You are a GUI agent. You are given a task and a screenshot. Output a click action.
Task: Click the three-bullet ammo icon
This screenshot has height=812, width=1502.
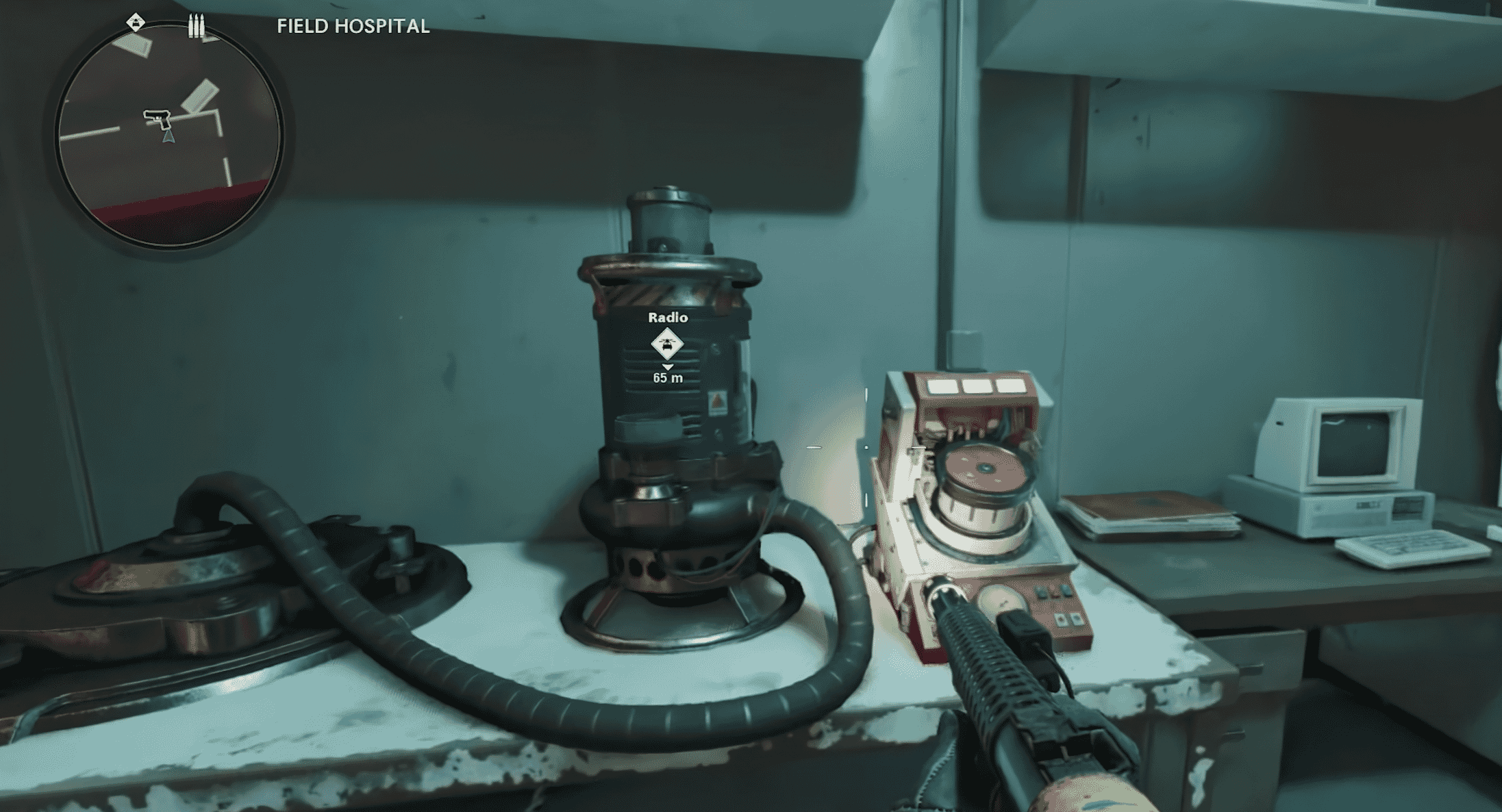click(x=197, y=26)
